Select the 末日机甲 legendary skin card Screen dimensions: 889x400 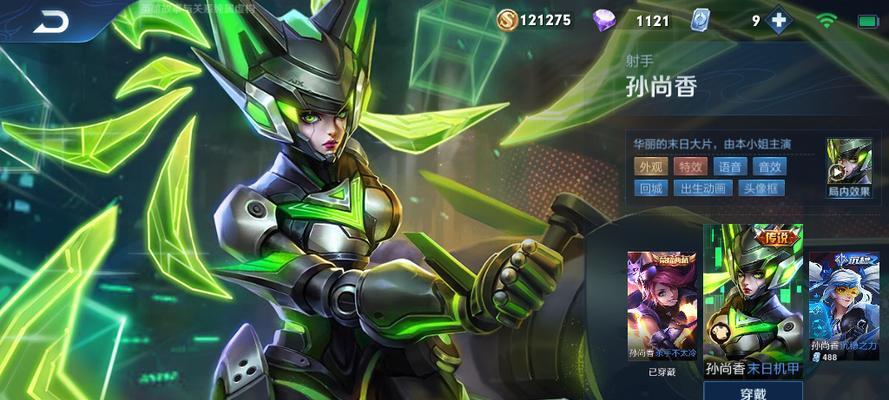click(753, 300)
